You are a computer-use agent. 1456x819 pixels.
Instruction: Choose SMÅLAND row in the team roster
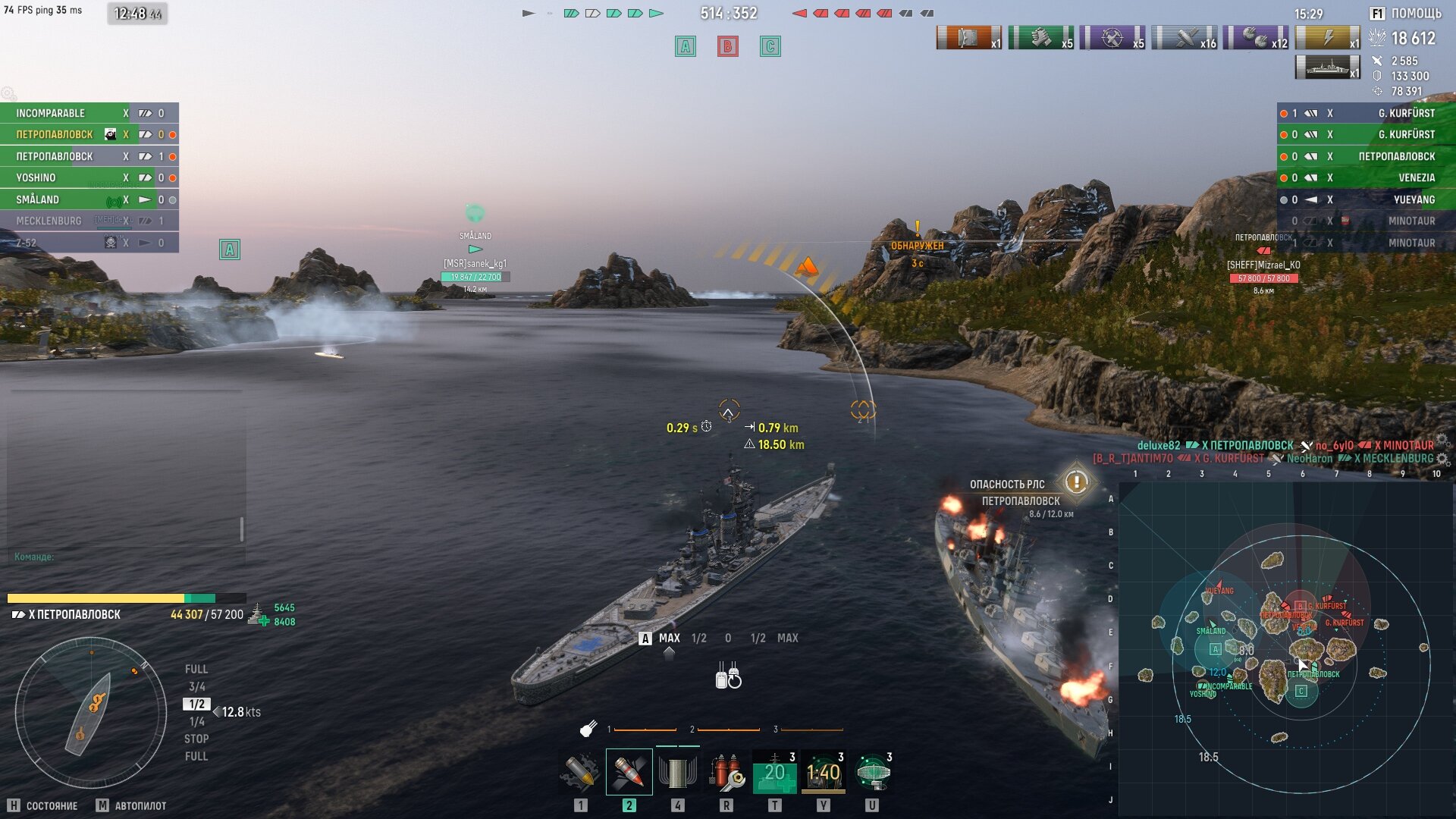pyautogui.click(x=37, y=199)
